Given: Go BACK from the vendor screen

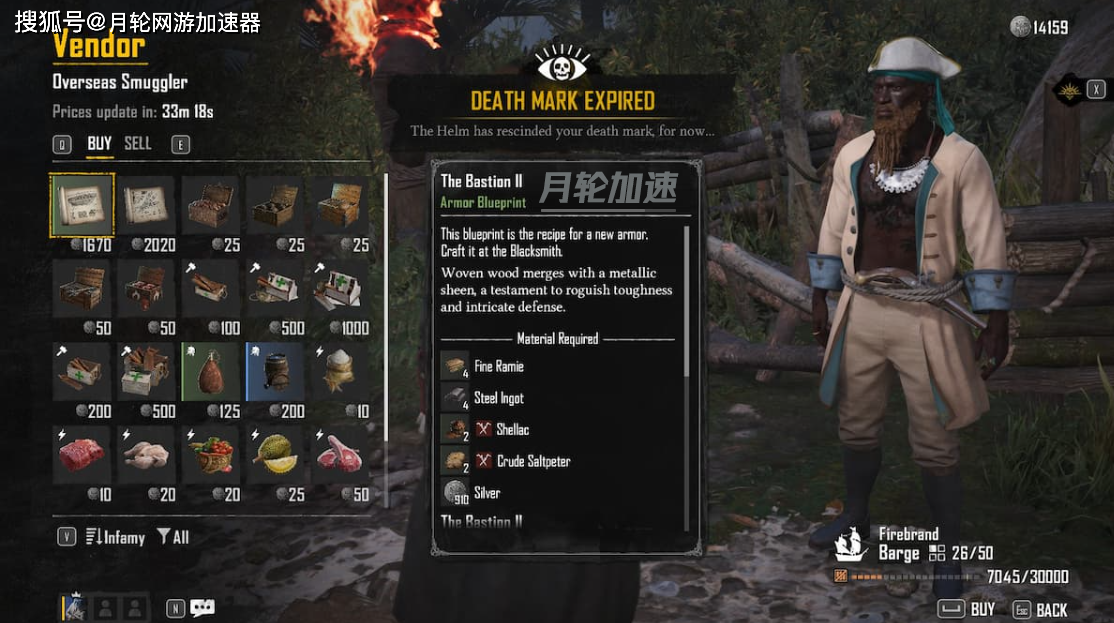Looking at the screenshot, I should tap(1040, 609).
